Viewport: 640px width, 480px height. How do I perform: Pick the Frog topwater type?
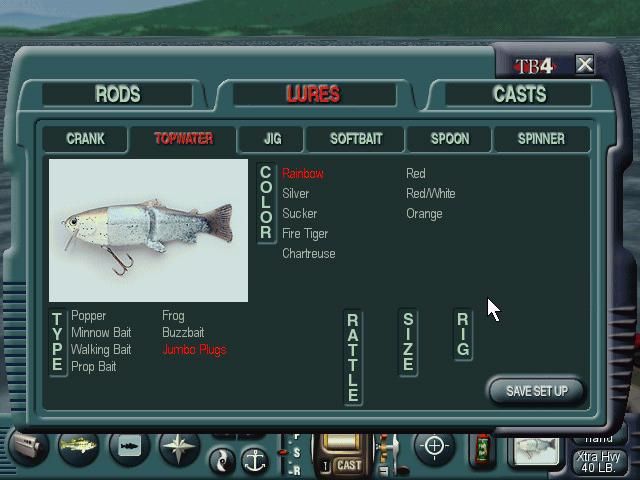(173, 316)
